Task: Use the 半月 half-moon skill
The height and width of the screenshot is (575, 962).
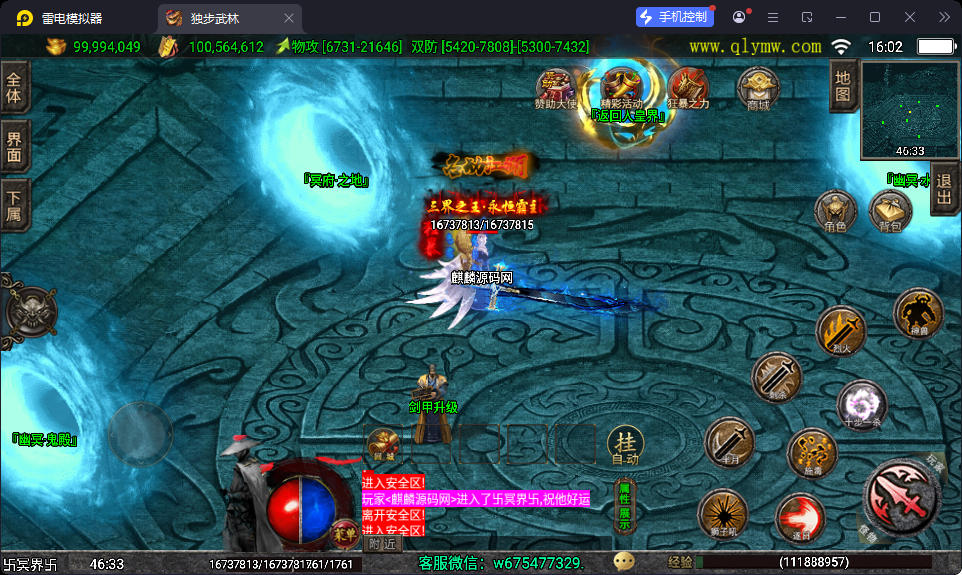Action: coord(729,442)
